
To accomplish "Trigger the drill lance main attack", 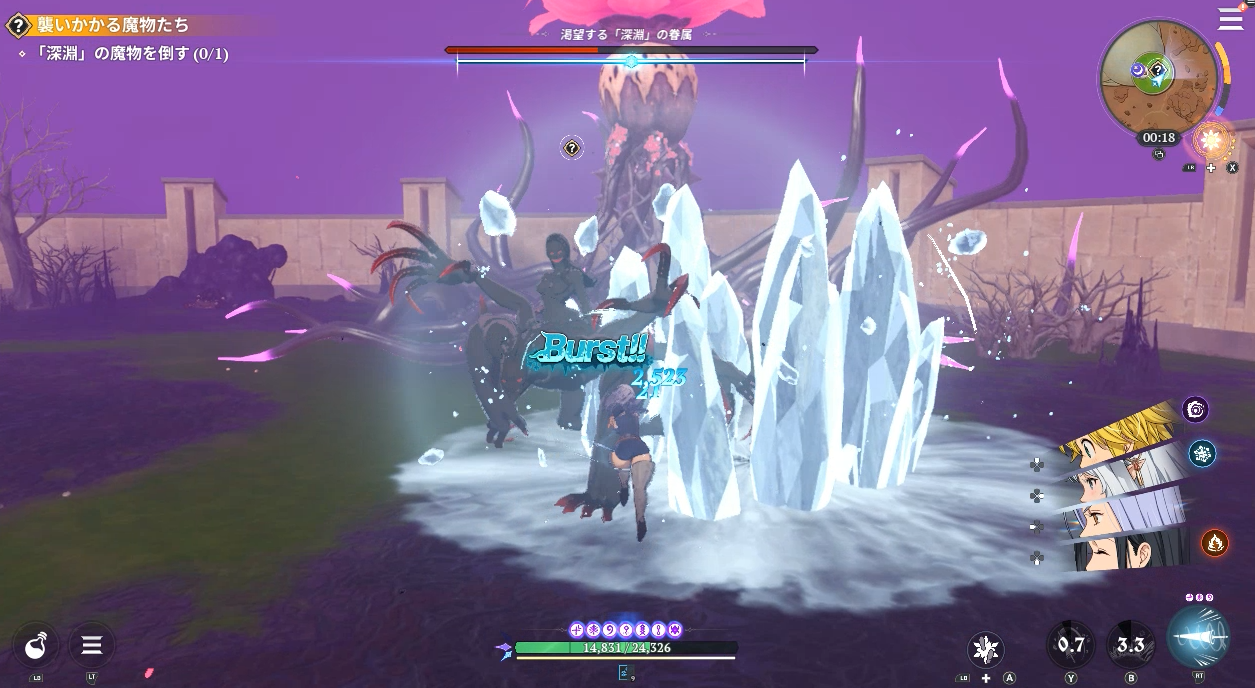I will [x=1198, y=637].
